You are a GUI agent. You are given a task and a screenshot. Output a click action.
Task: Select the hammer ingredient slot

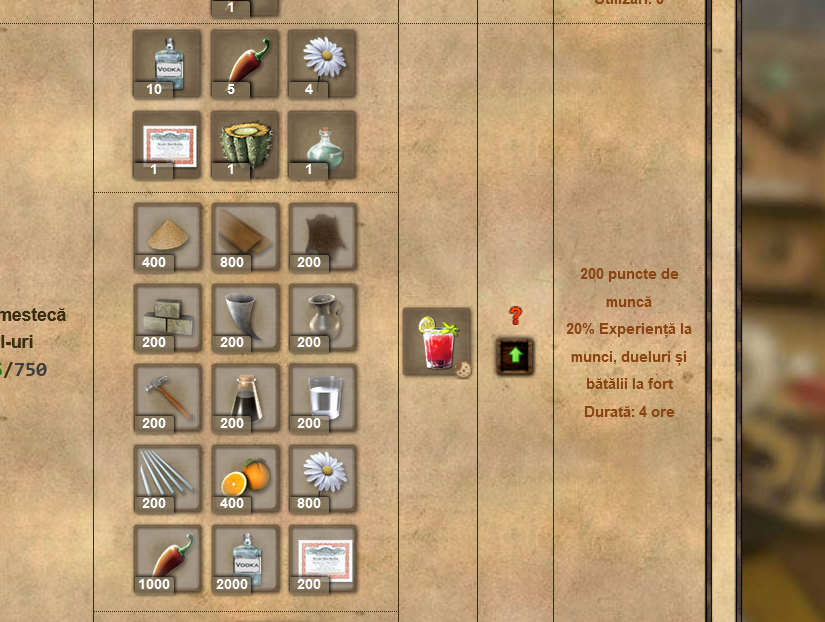point(168,398)
